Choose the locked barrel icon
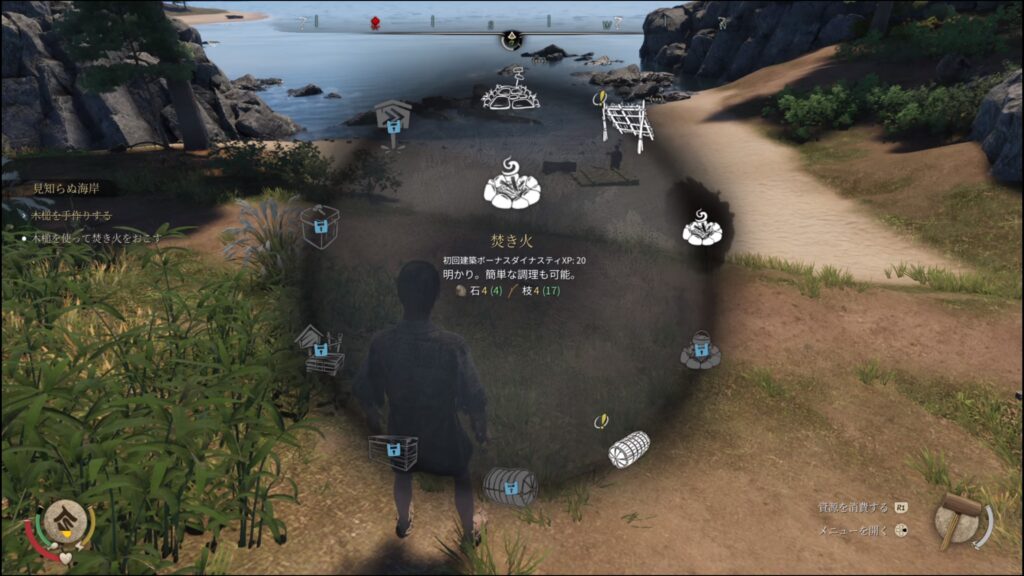The width and height of the screenshot is (1024, 576). (x=510, y=486)
